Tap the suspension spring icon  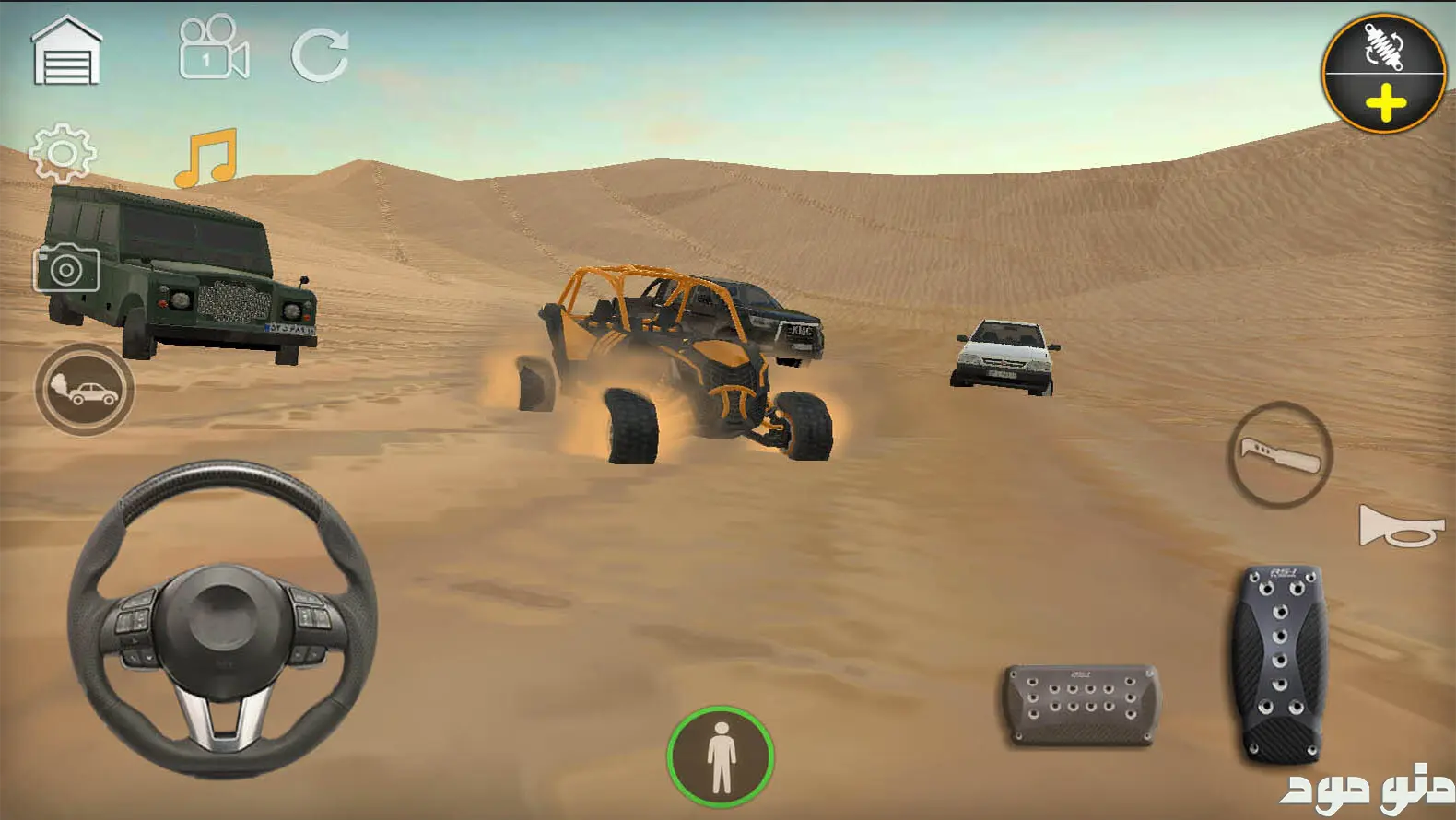[x=1382, y=46]
